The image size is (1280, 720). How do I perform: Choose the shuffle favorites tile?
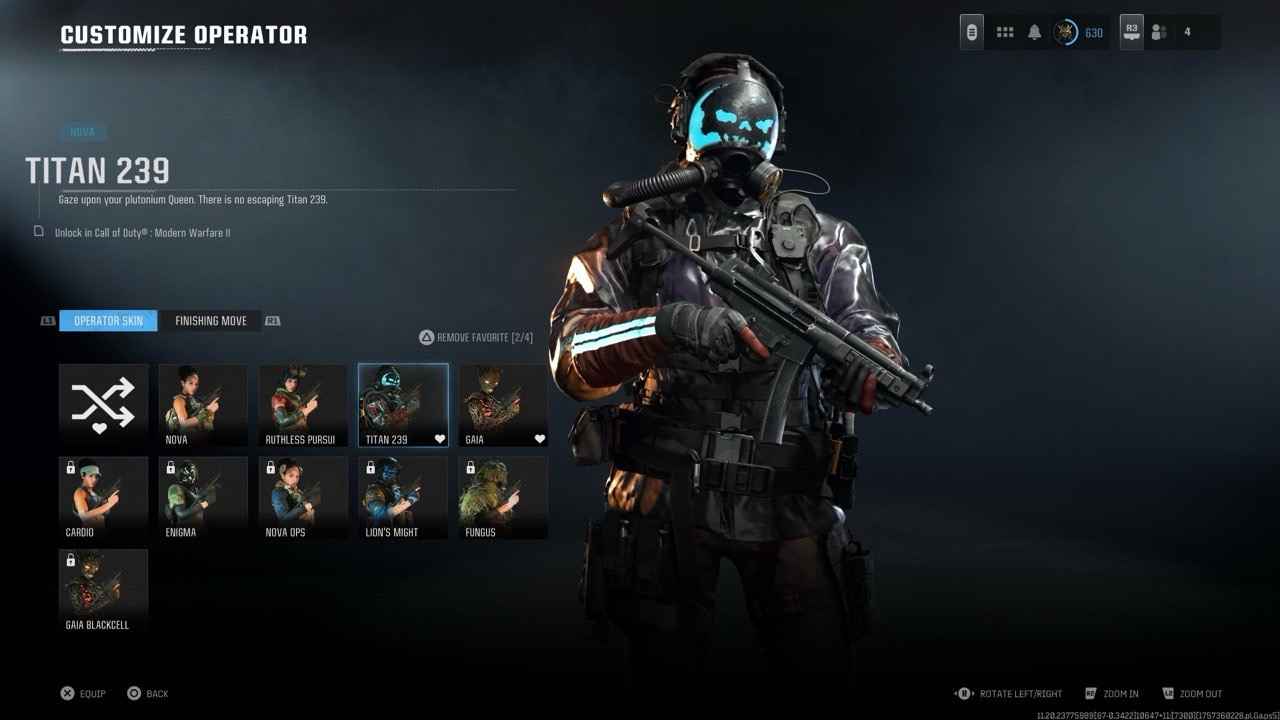(x=103, y=404)
